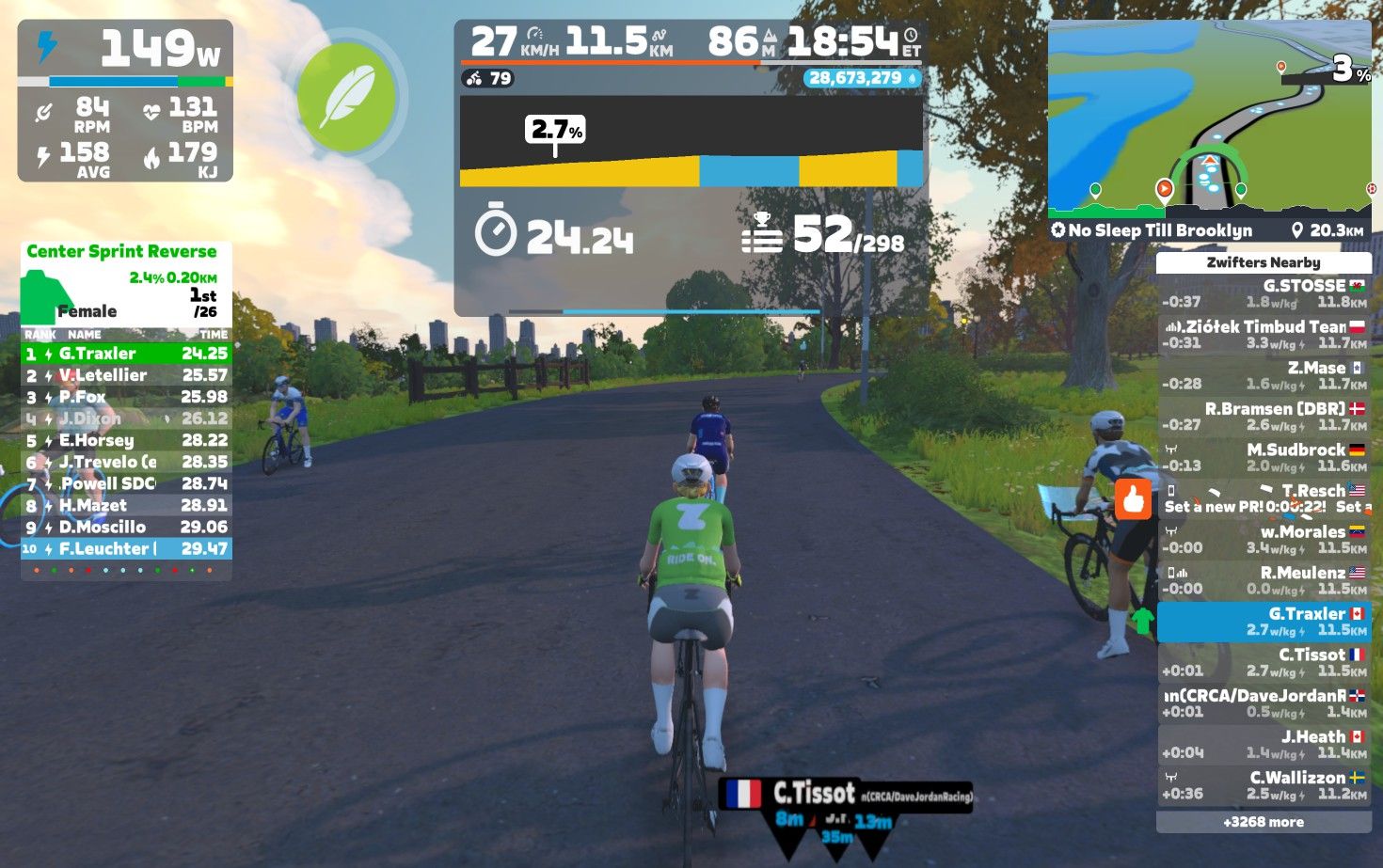Open the route elevation profile graph
Screen dimensions: 1383x868
point(691,142)
